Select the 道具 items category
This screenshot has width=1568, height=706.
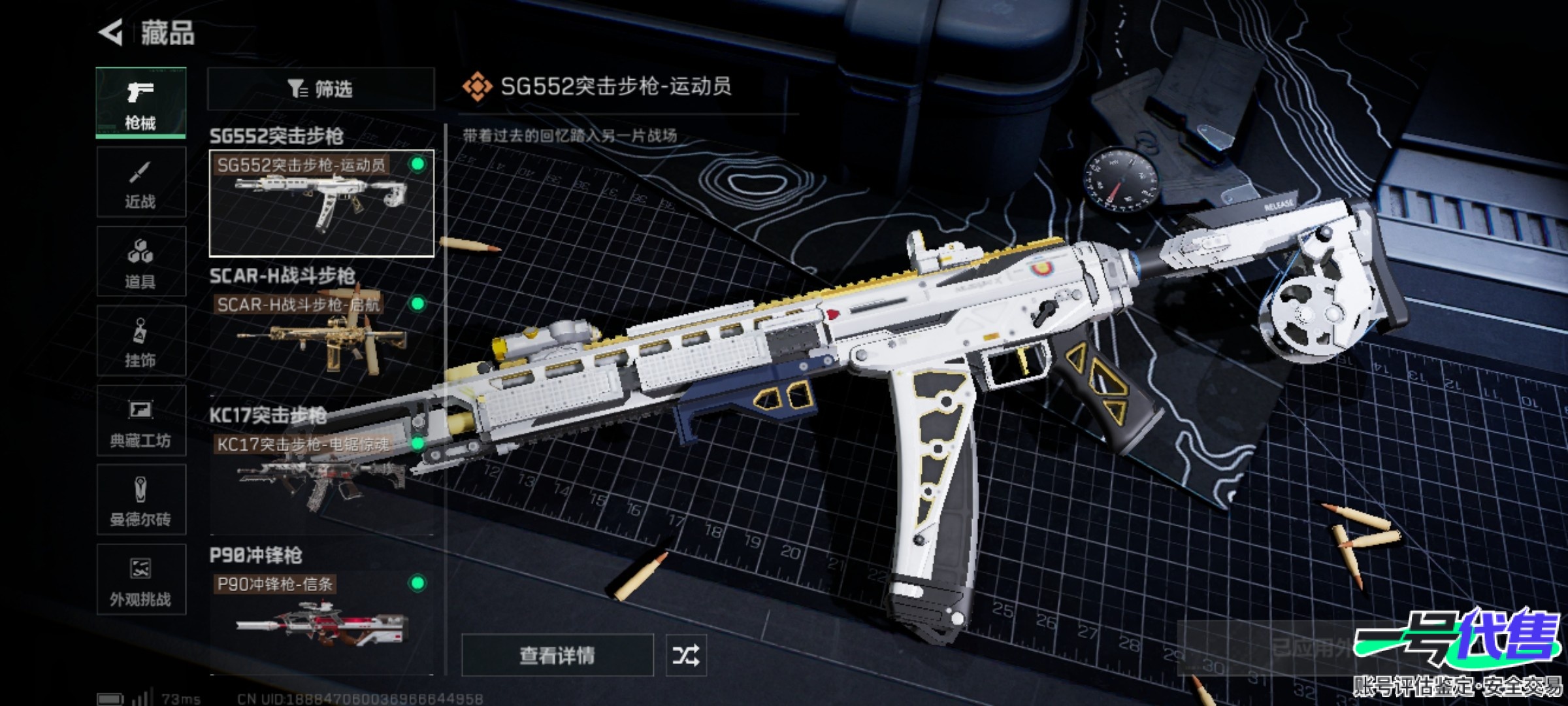(x=140, y=262)
